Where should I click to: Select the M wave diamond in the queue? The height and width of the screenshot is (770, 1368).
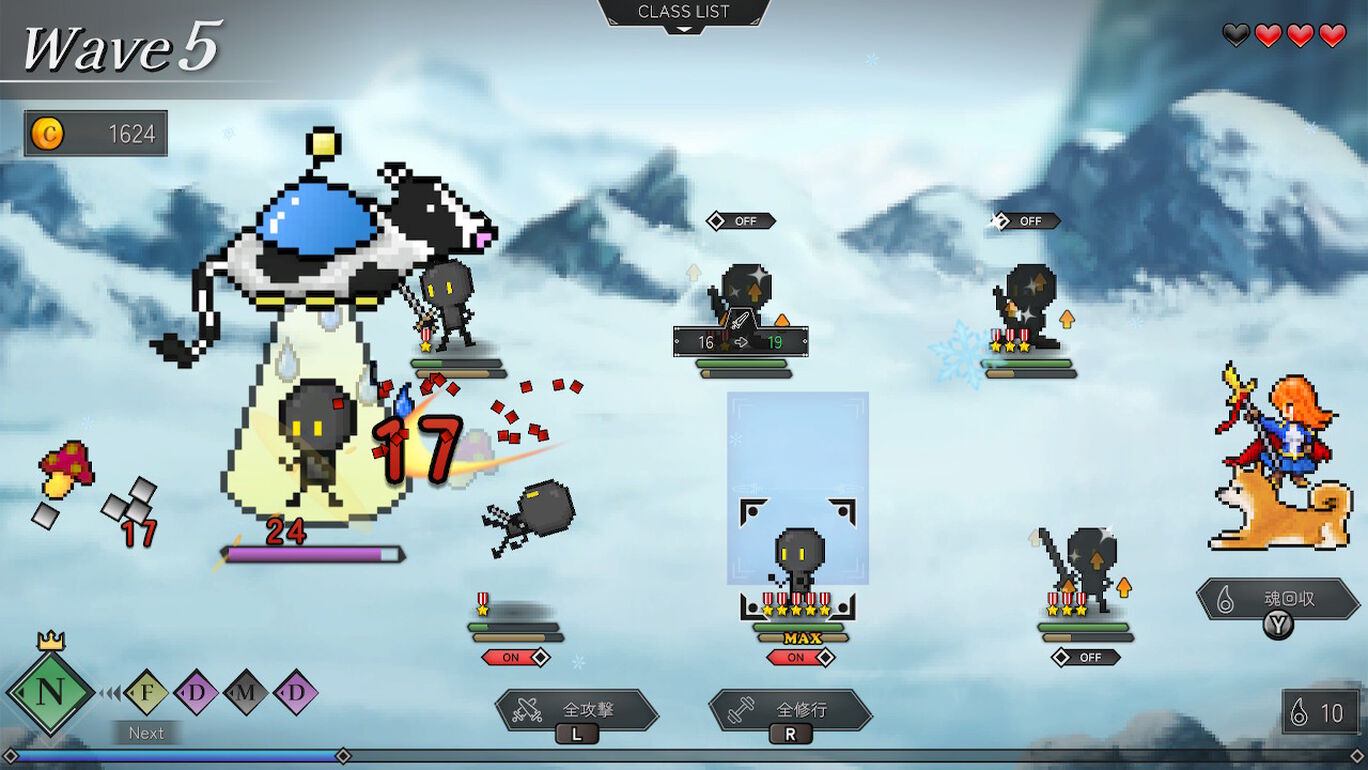coord(245,692)
